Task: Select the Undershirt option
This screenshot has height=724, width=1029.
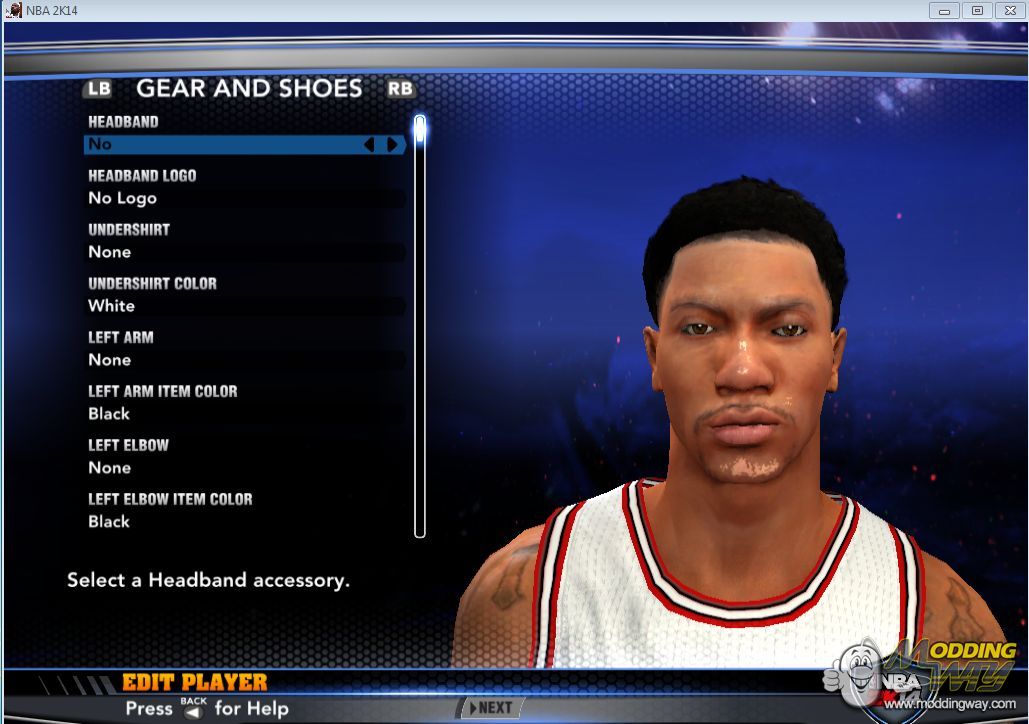Action: coord(245,252)
